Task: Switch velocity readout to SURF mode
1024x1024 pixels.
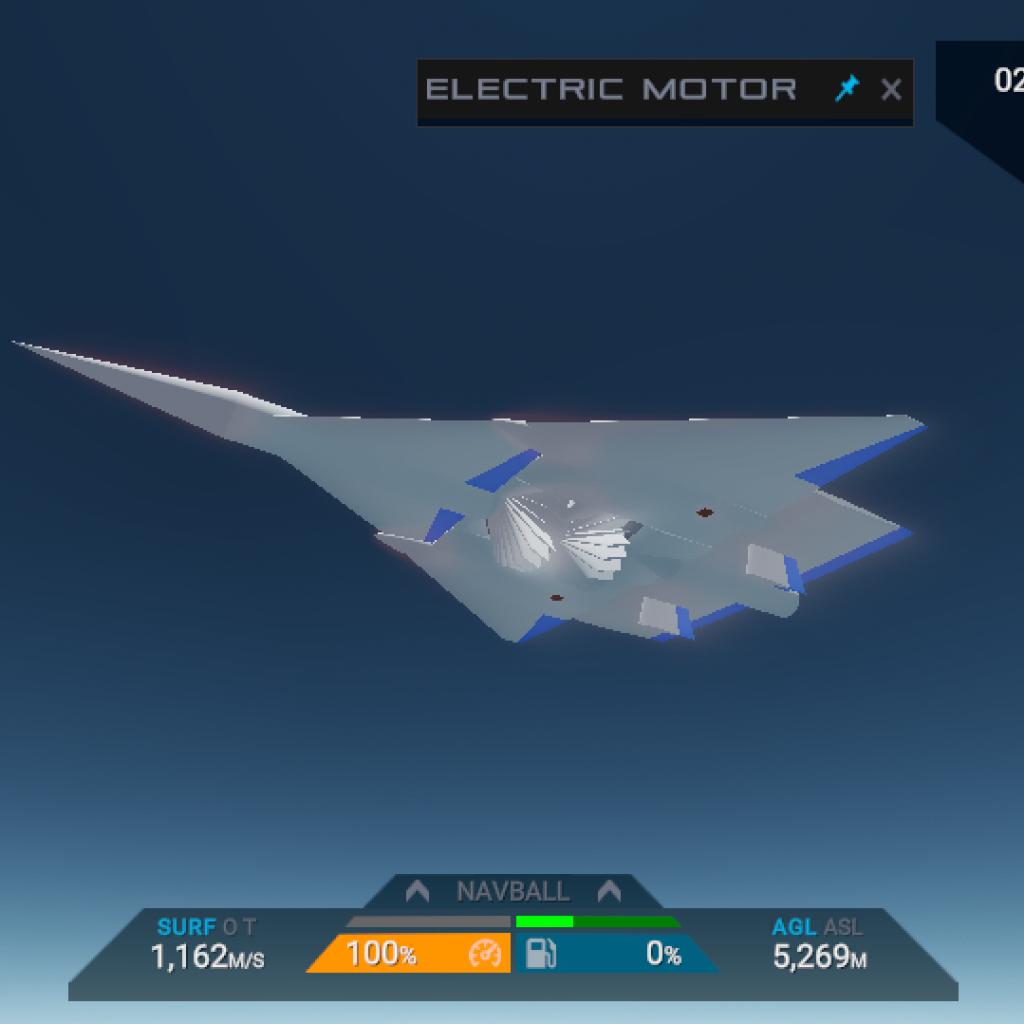Action: pos(186,927)
